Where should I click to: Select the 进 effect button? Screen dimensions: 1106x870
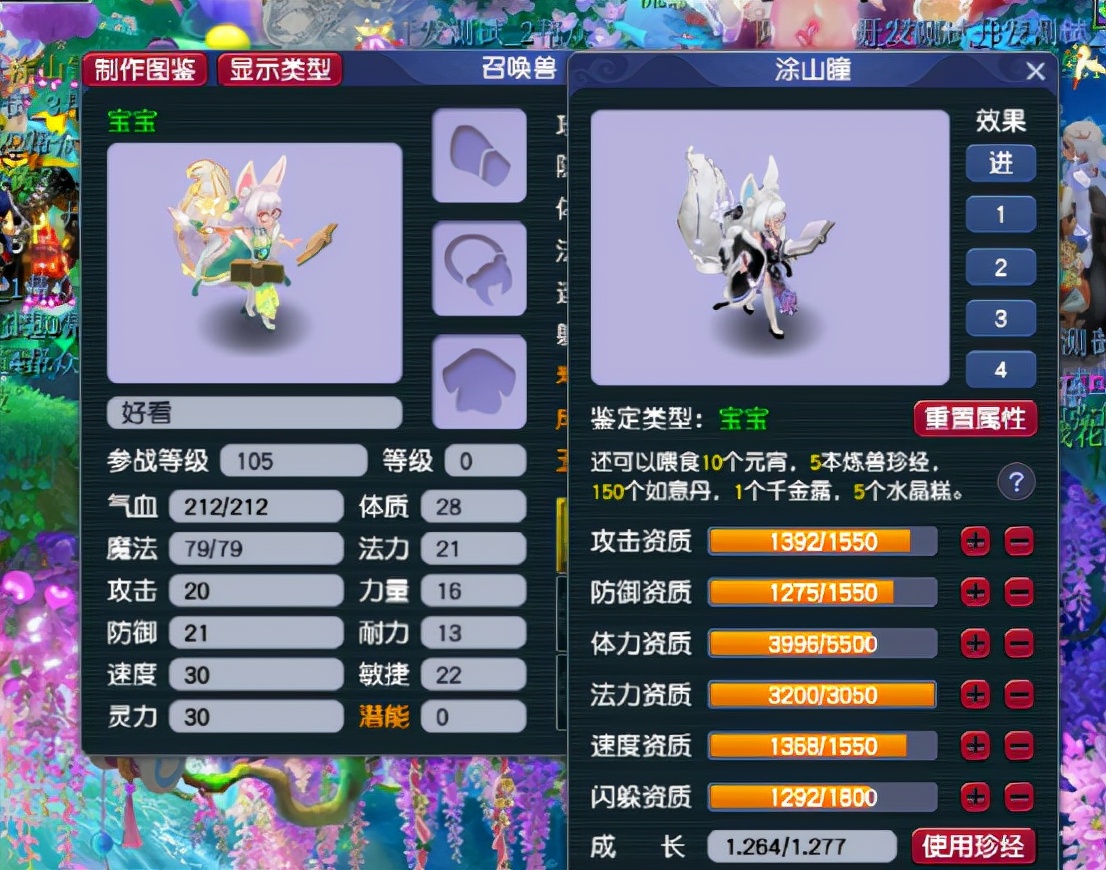click(x=1000, y=164)
